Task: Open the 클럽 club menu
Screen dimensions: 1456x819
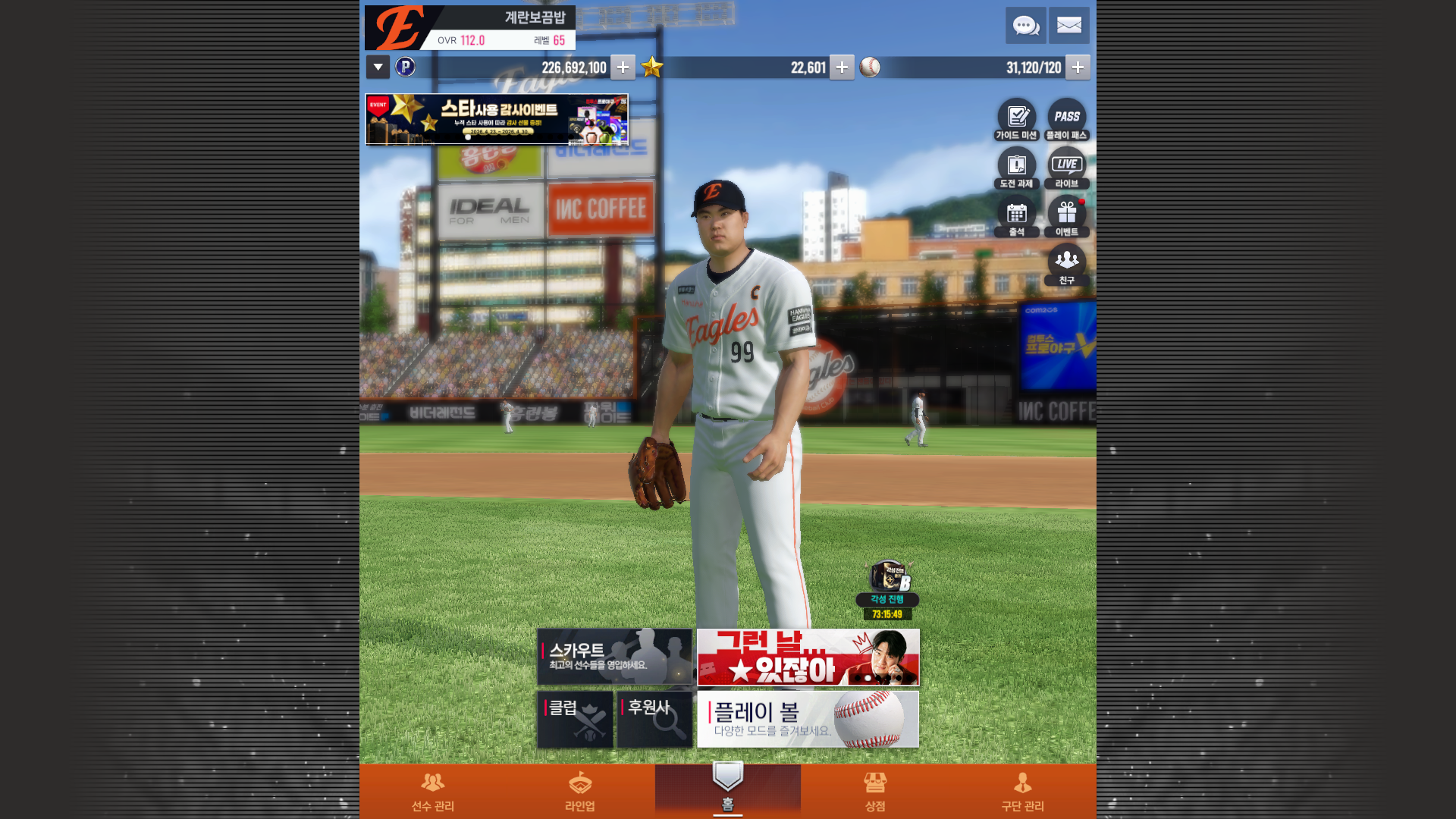Action: pyautogui.click(x=575, y=719)
